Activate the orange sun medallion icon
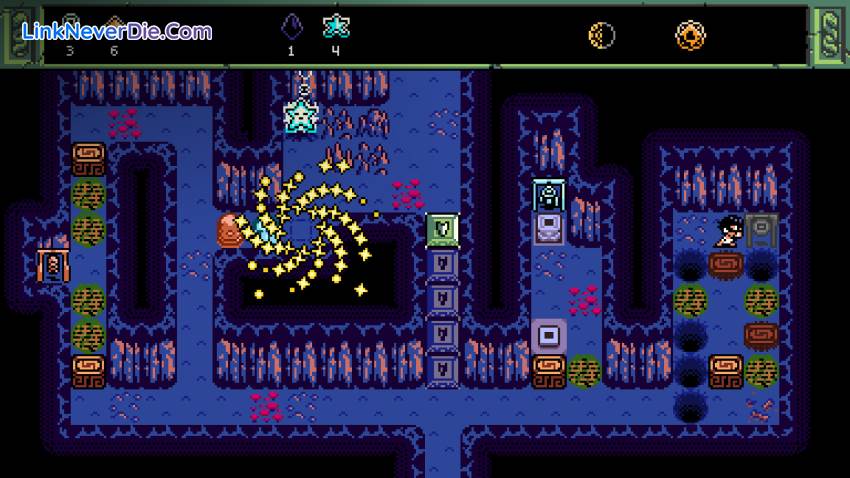850x478 pixels. (689, 35)
